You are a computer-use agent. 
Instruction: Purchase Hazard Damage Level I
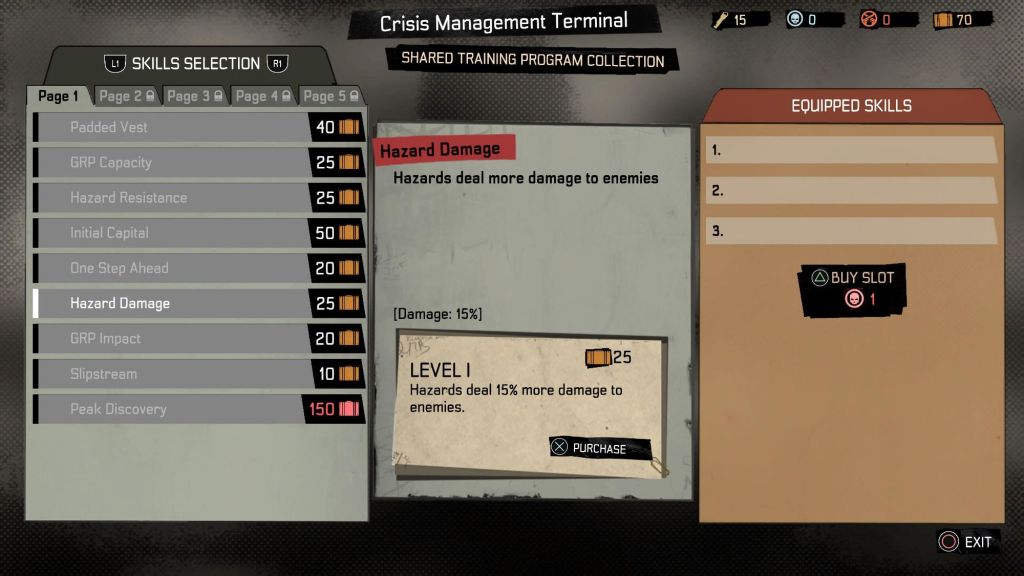[x=599, y=448]
